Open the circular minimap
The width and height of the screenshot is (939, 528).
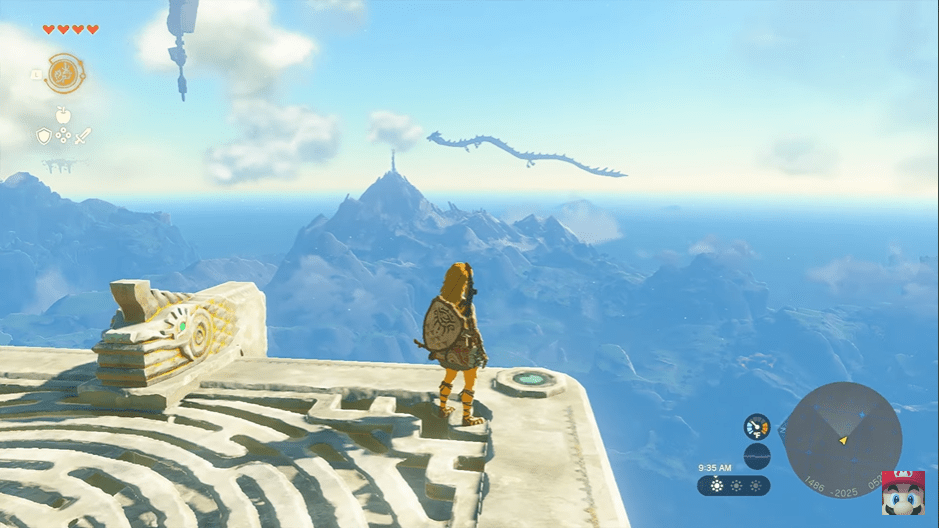pos(843,438)
